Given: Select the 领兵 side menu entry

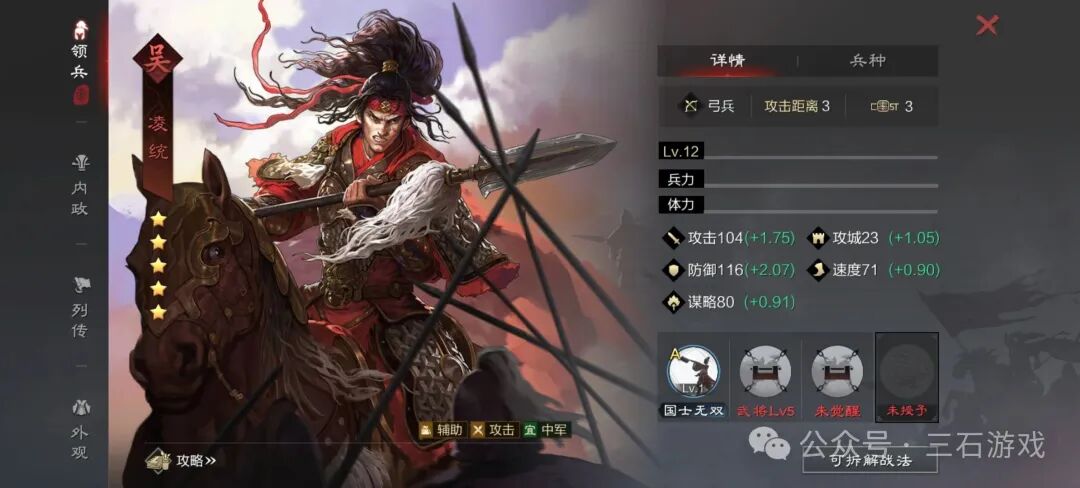Looking at the screenshot, I should (80, 60).
